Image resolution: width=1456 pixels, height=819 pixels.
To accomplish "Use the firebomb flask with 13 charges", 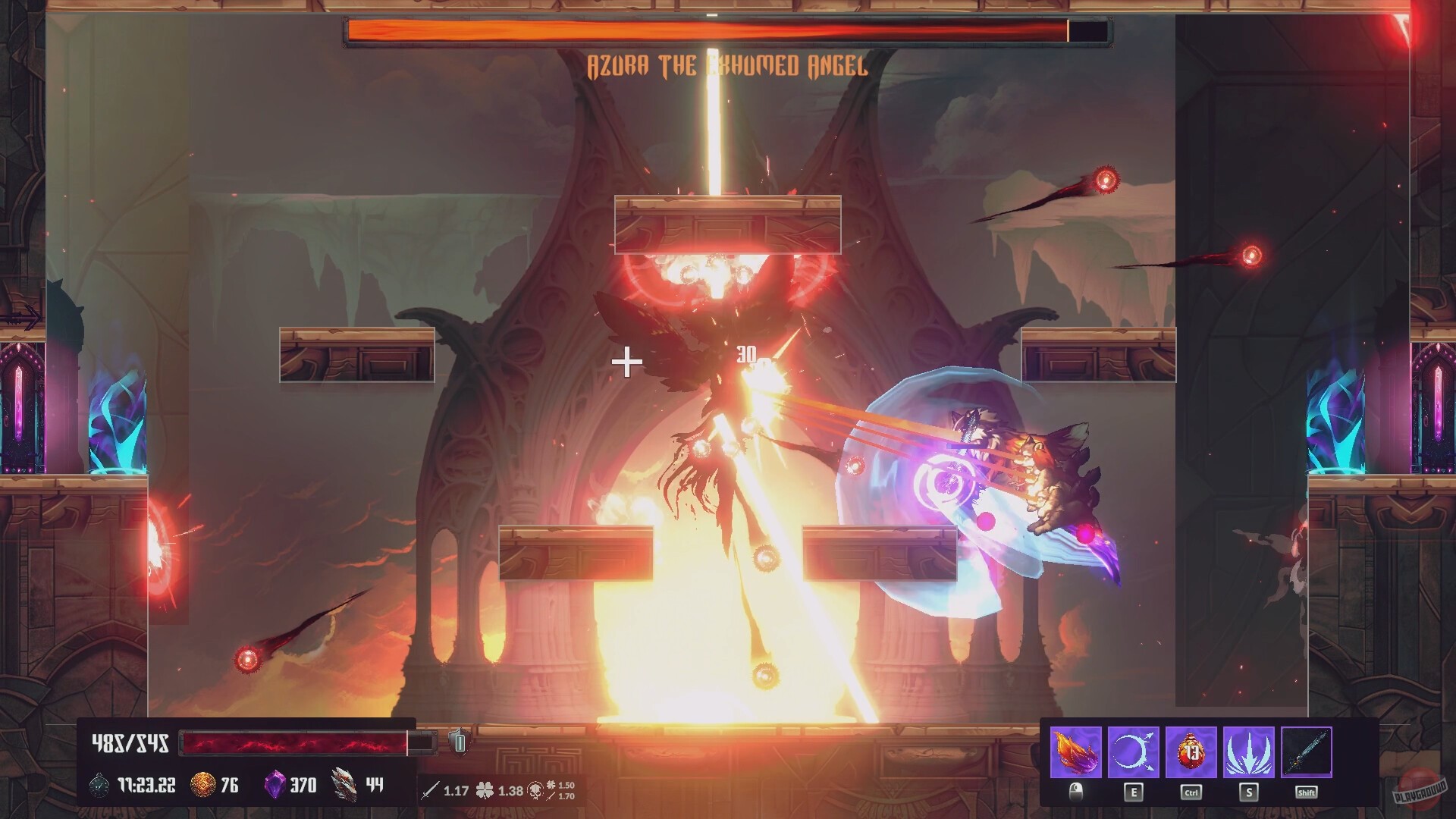I will [x=1191, y=750].
